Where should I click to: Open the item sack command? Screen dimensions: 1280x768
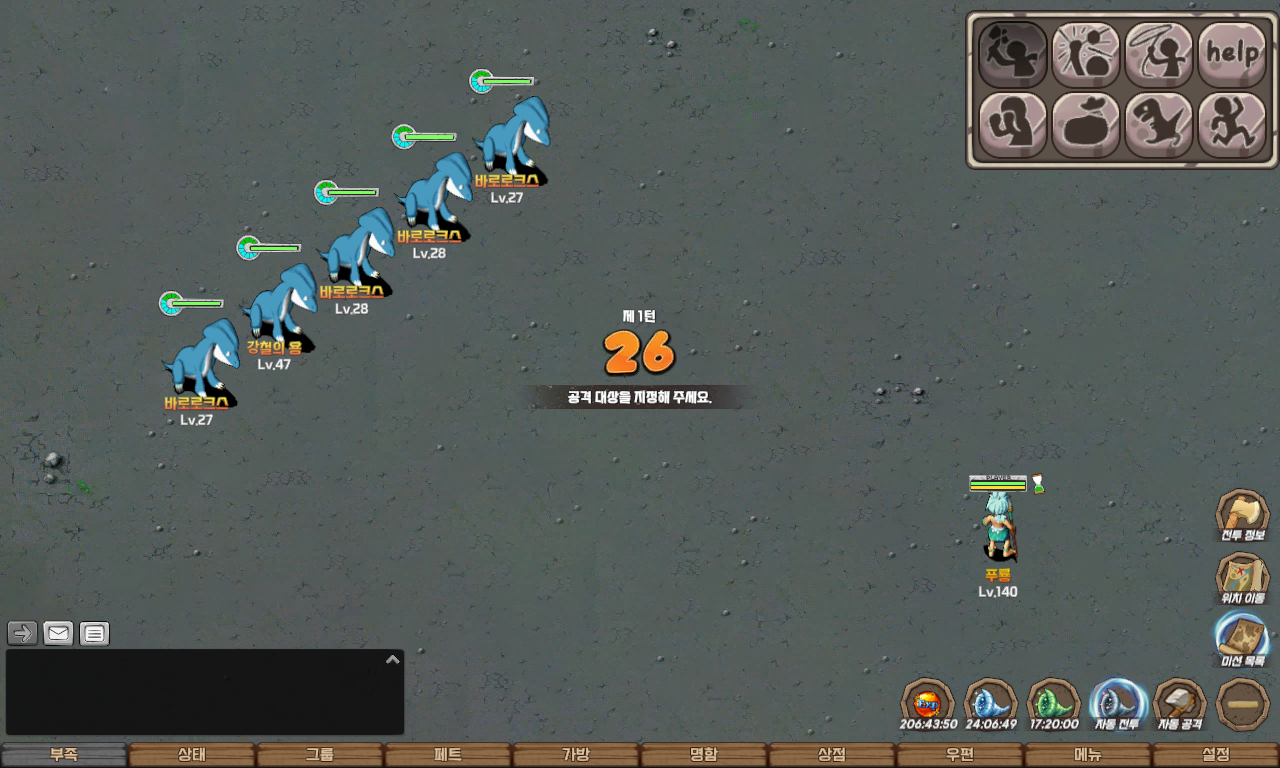tap(1085, 125)
